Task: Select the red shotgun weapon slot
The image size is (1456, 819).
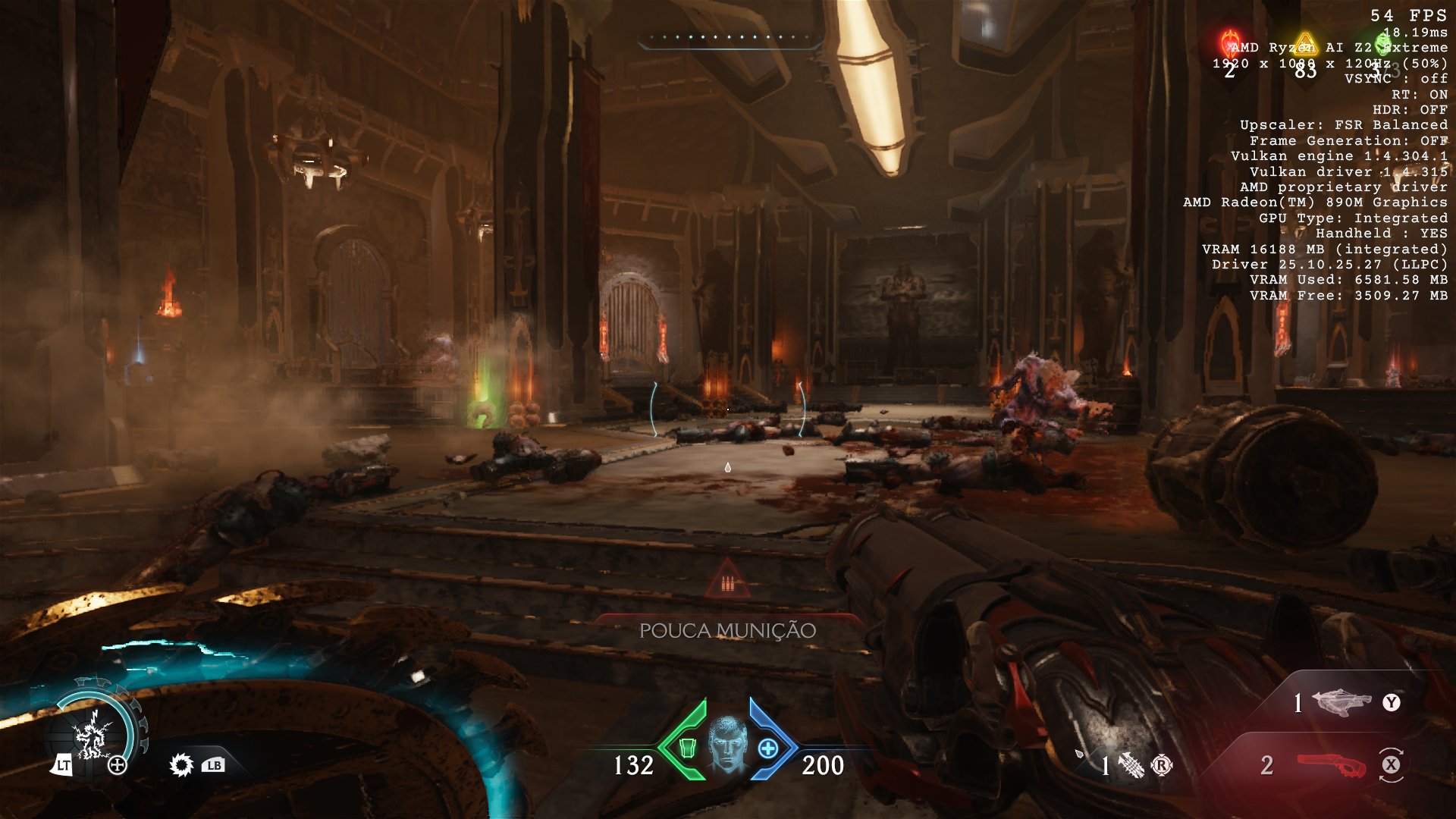Action: click(1331, 765)
